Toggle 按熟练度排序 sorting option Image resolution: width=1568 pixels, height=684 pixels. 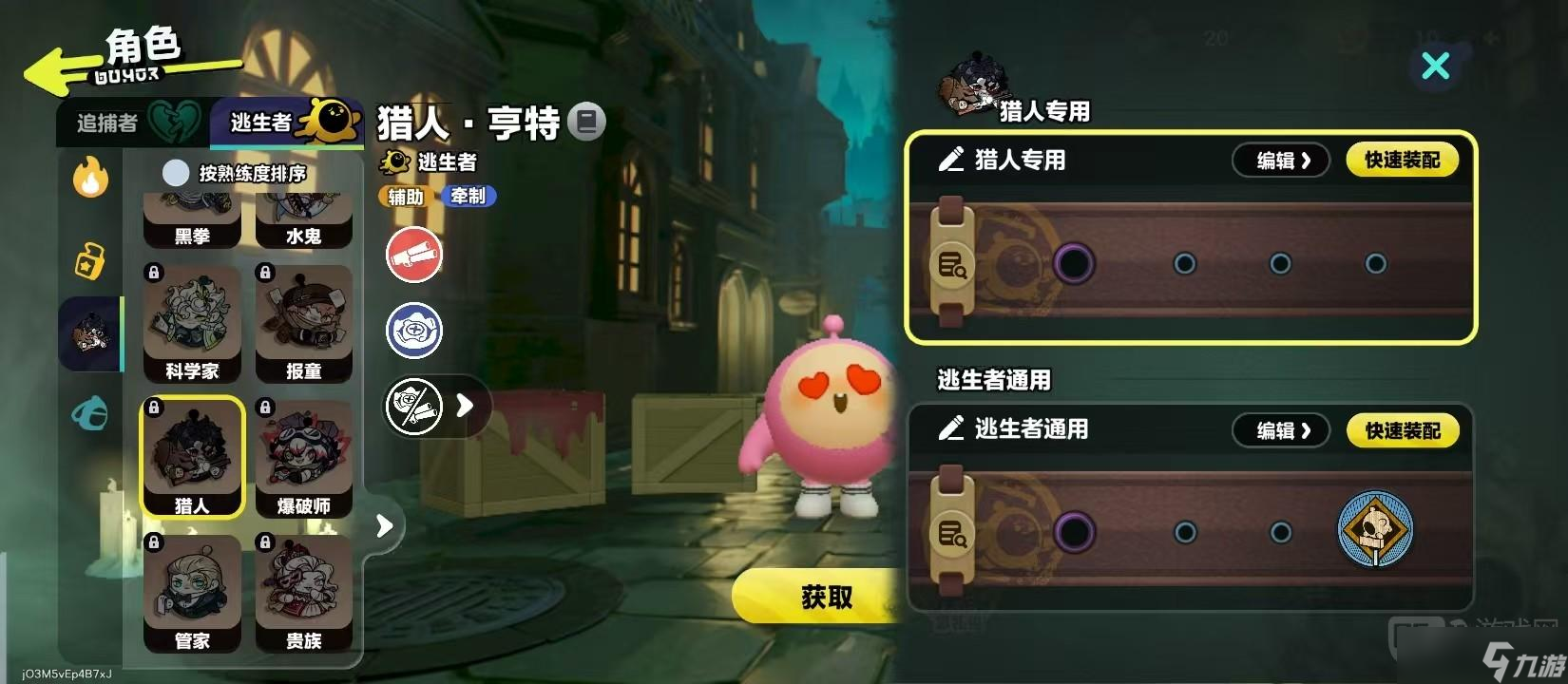tap(175, 173)
